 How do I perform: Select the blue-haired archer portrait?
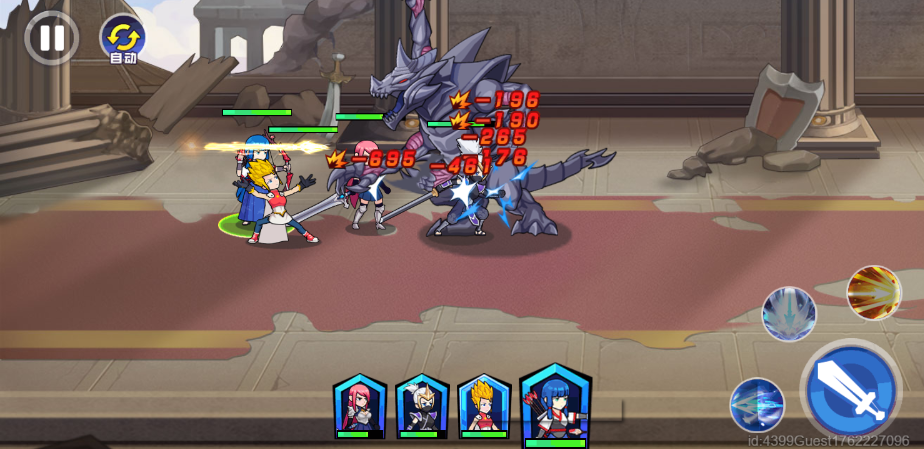[555, 405]
